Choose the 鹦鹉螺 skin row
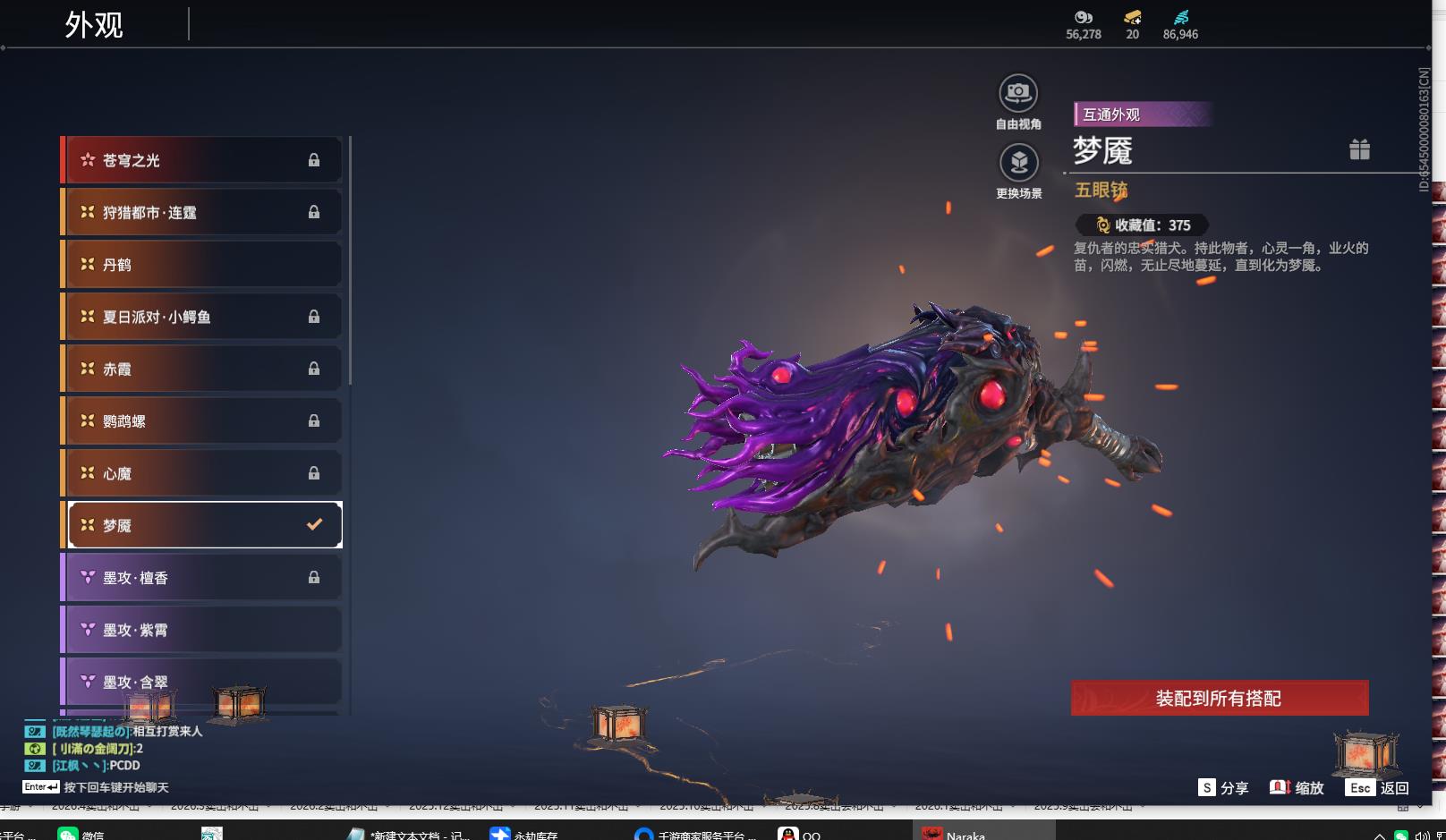Image resolution: width=1446 pixels, height=840 pixels. point(201,420)
